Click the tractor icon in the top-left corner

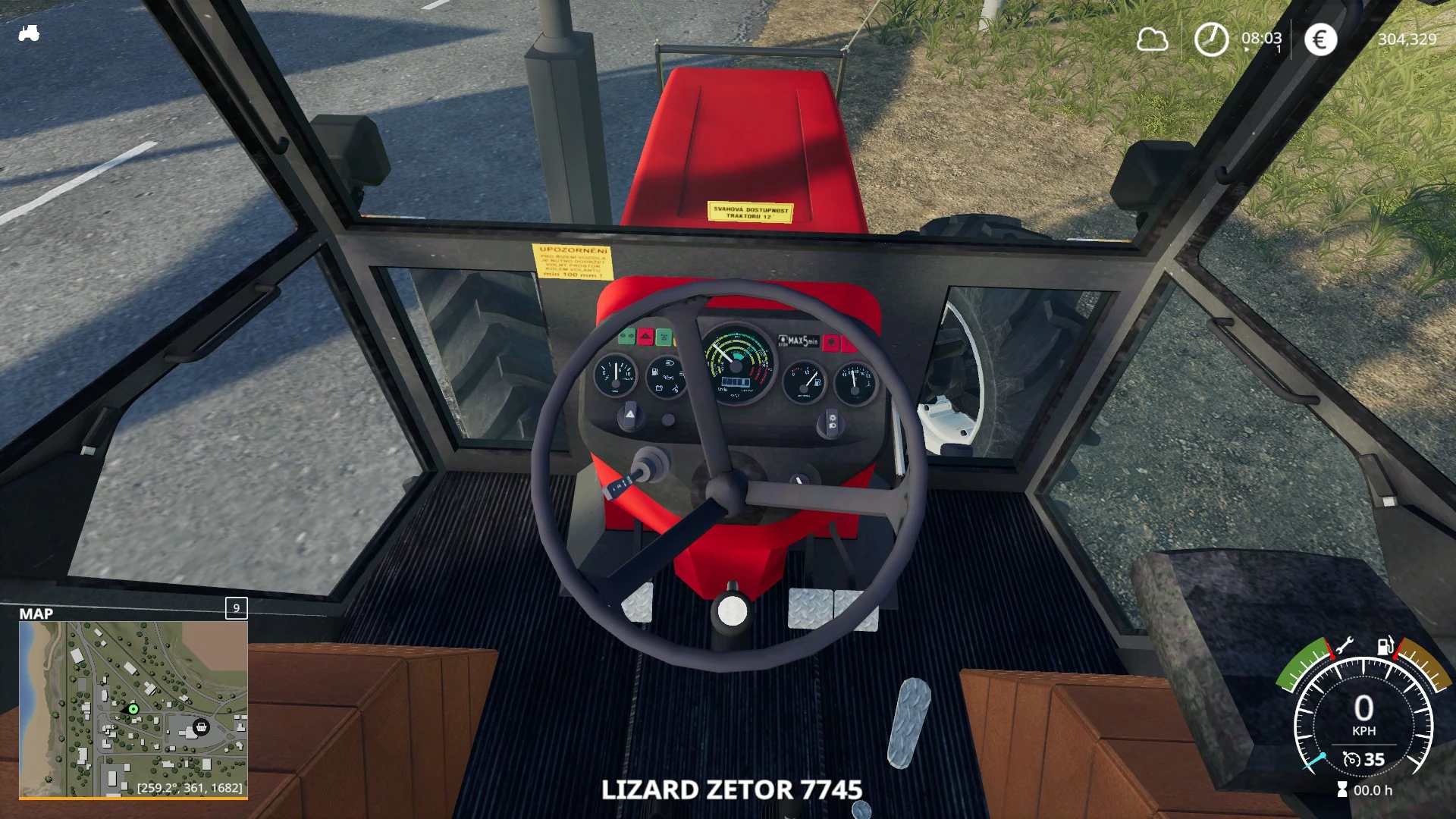[x=29, y=33]
